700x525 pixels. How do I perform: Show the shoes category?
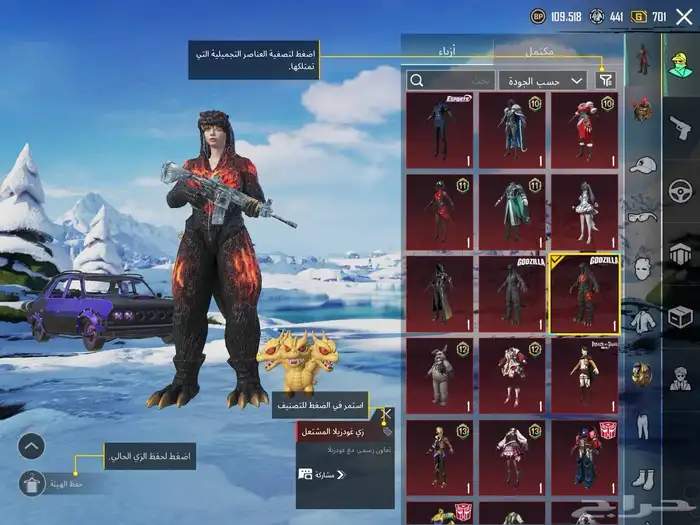coord(641,479)
